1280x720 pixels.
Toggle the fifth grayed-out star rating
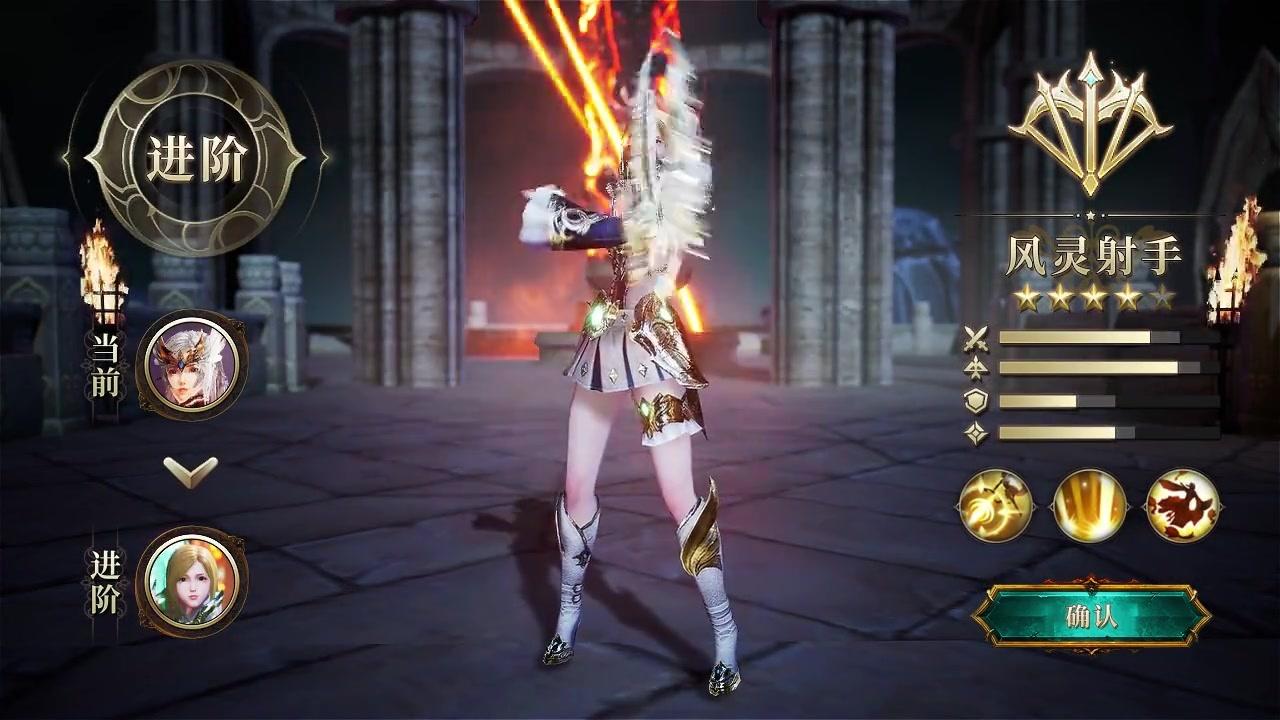(1160, 296)
